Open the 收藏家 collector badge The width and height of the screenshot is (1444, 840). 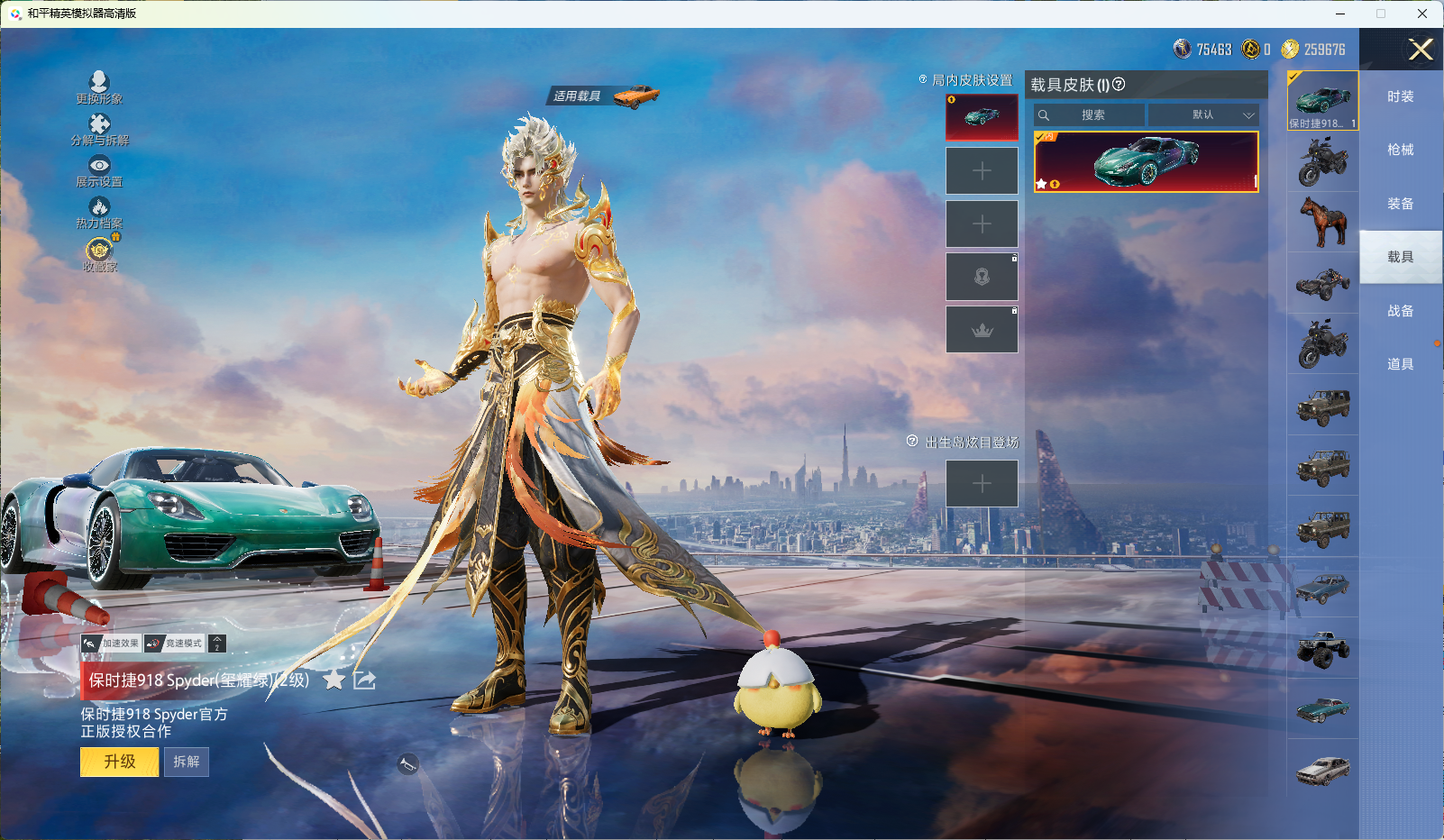tap(99, 251)
